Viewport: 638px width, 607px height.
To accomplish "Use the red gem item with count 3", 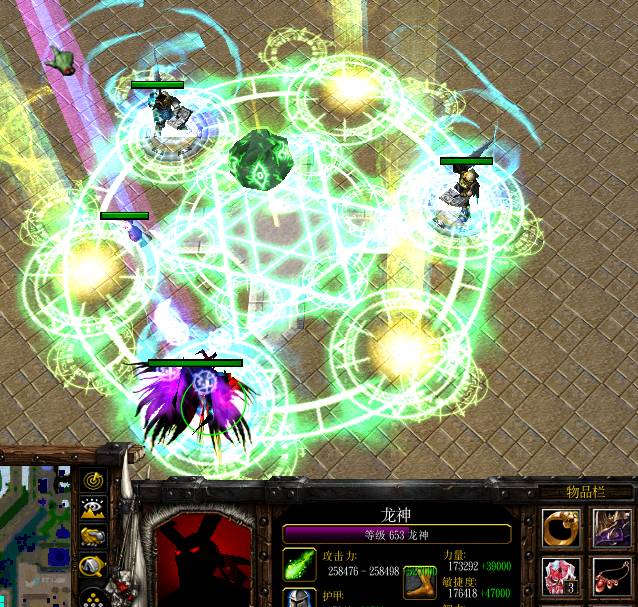I will click(560, 577).
